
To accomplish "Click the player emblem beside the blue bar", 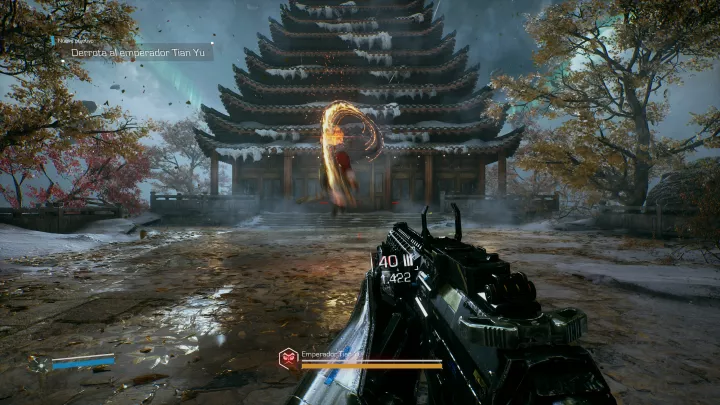I will coord(40,363).
